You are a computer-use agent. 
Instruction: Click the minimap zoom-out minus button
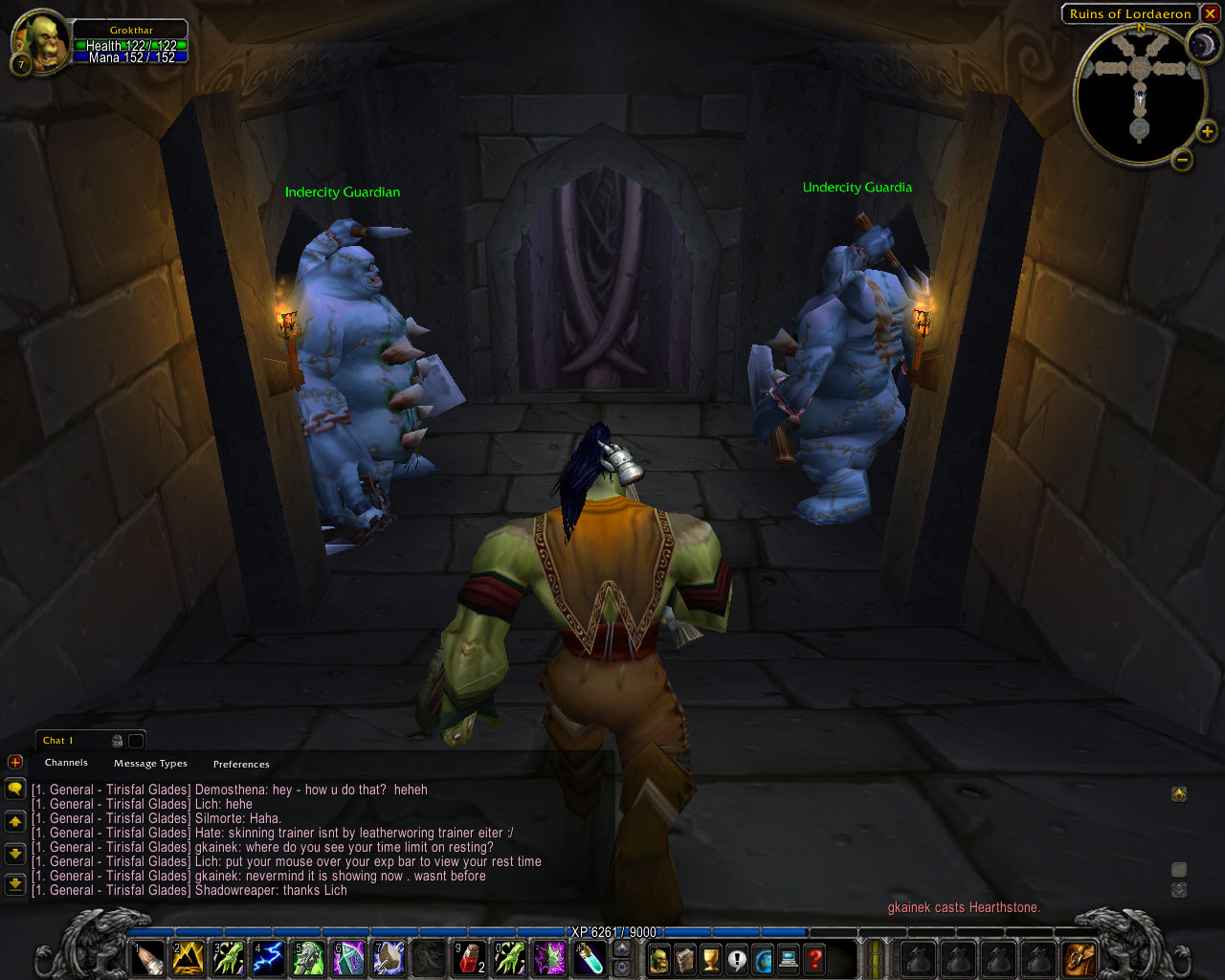tap(1182, 160)
